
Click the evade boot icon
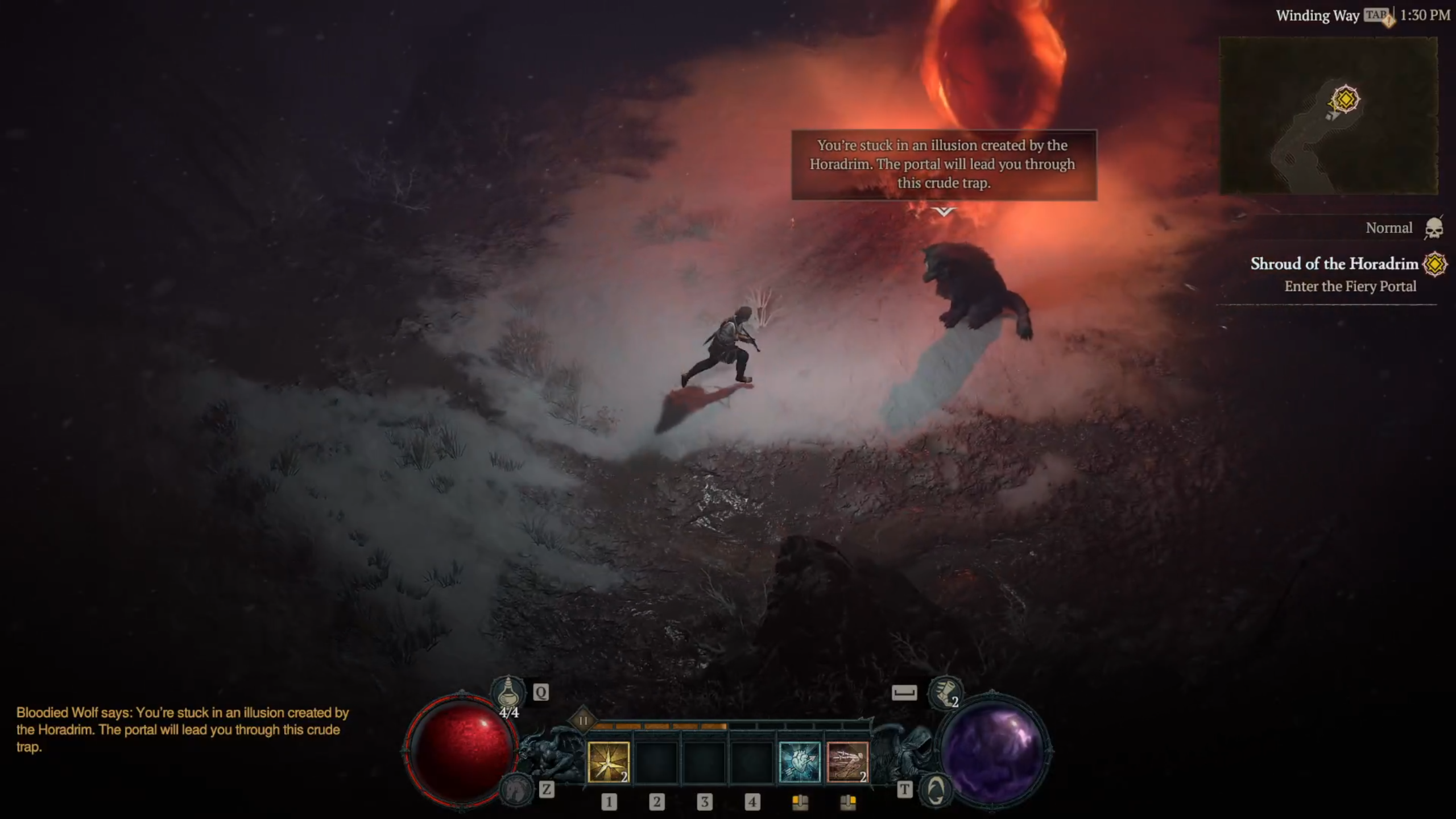(944, 693)
